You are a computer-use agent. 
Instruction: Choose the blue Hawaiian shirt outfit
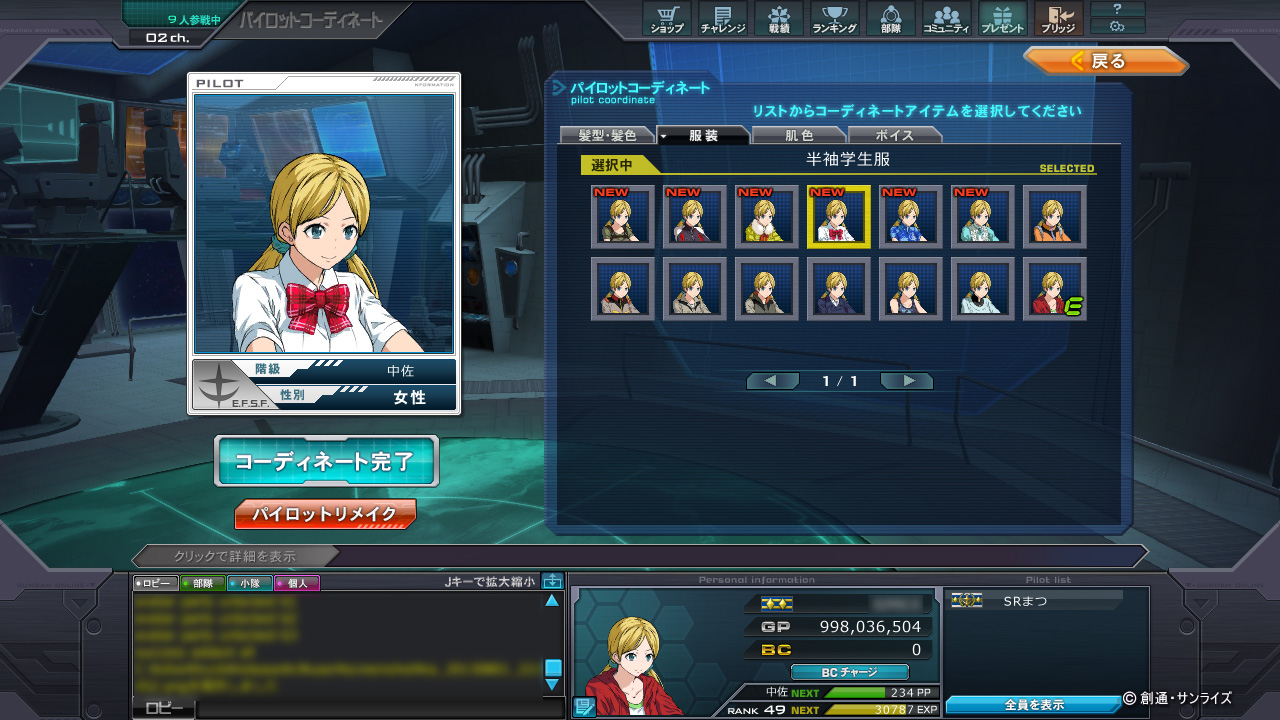point(911,217)
